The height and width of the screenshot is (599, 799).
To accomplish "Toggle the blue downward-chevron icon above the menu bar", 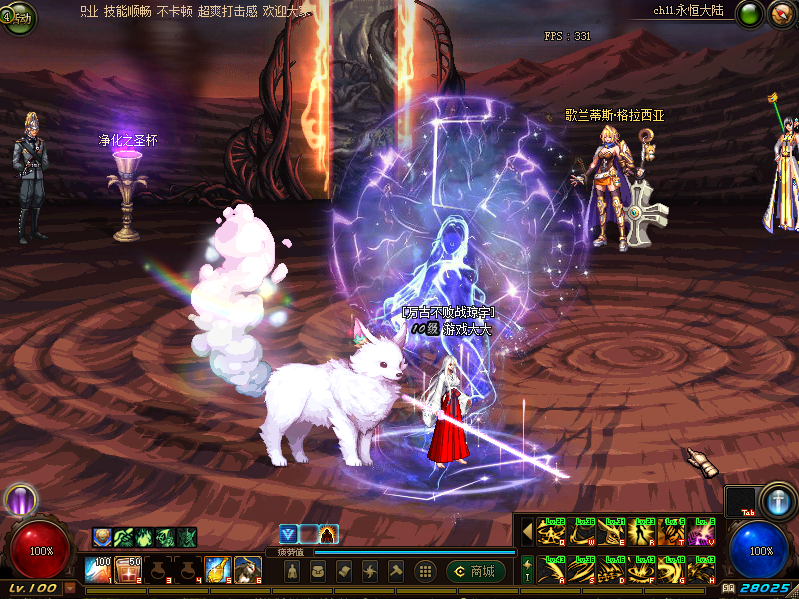I will coord(289,534).
